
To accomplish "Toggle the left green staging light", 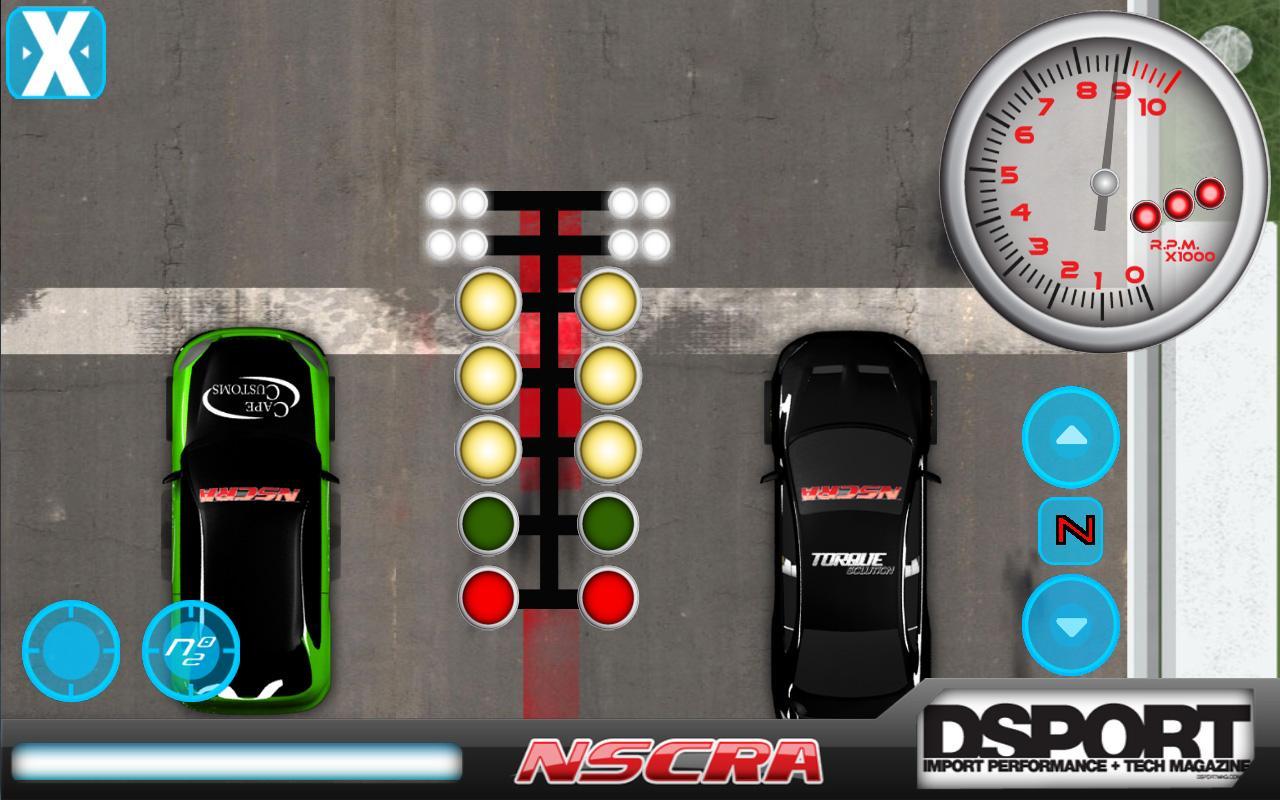I will [488, 521].
